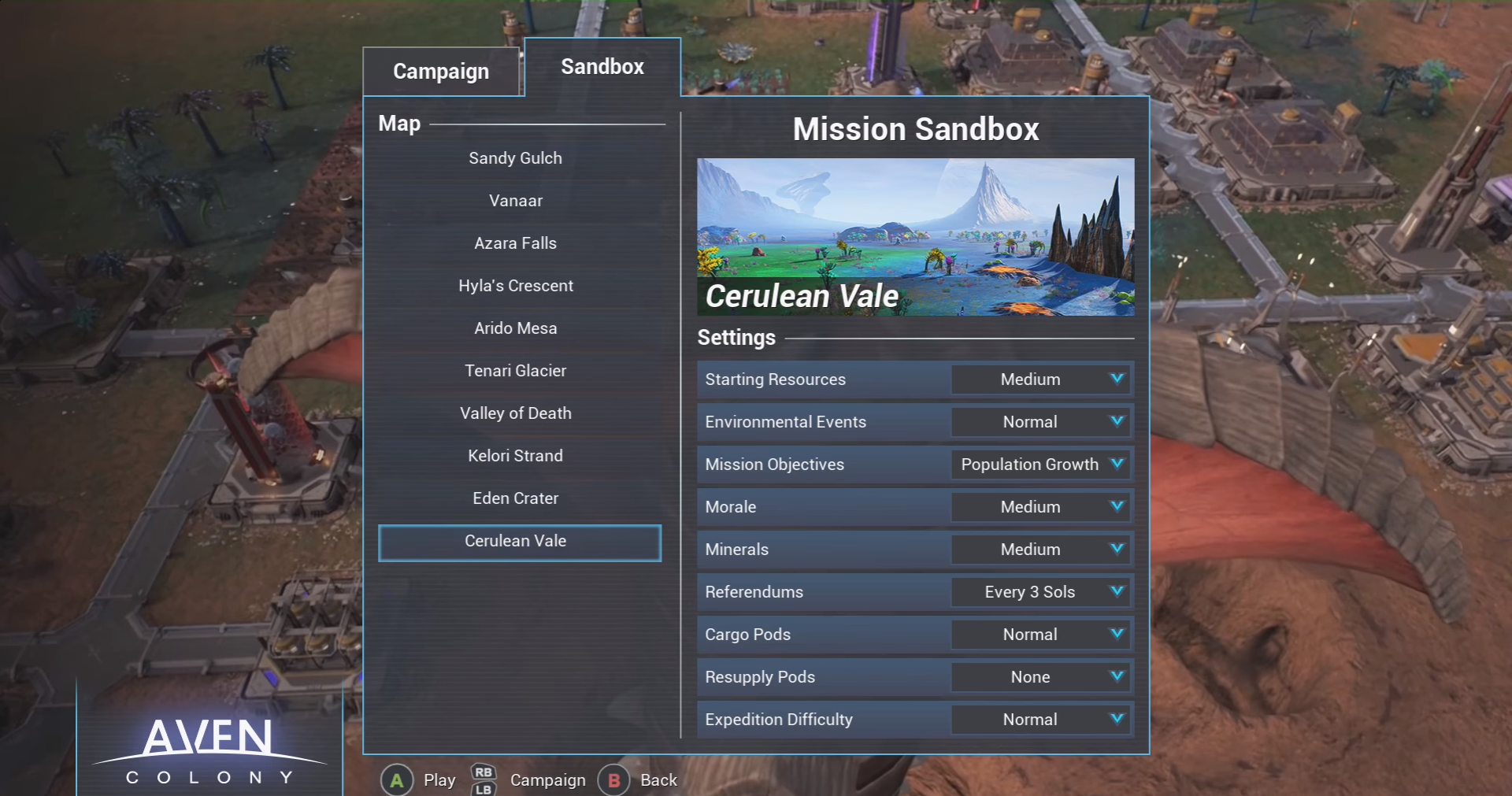Screen dimensions: 1512x796
Task: Pick the Eden Crater map
Action: [x=516, y=498]
